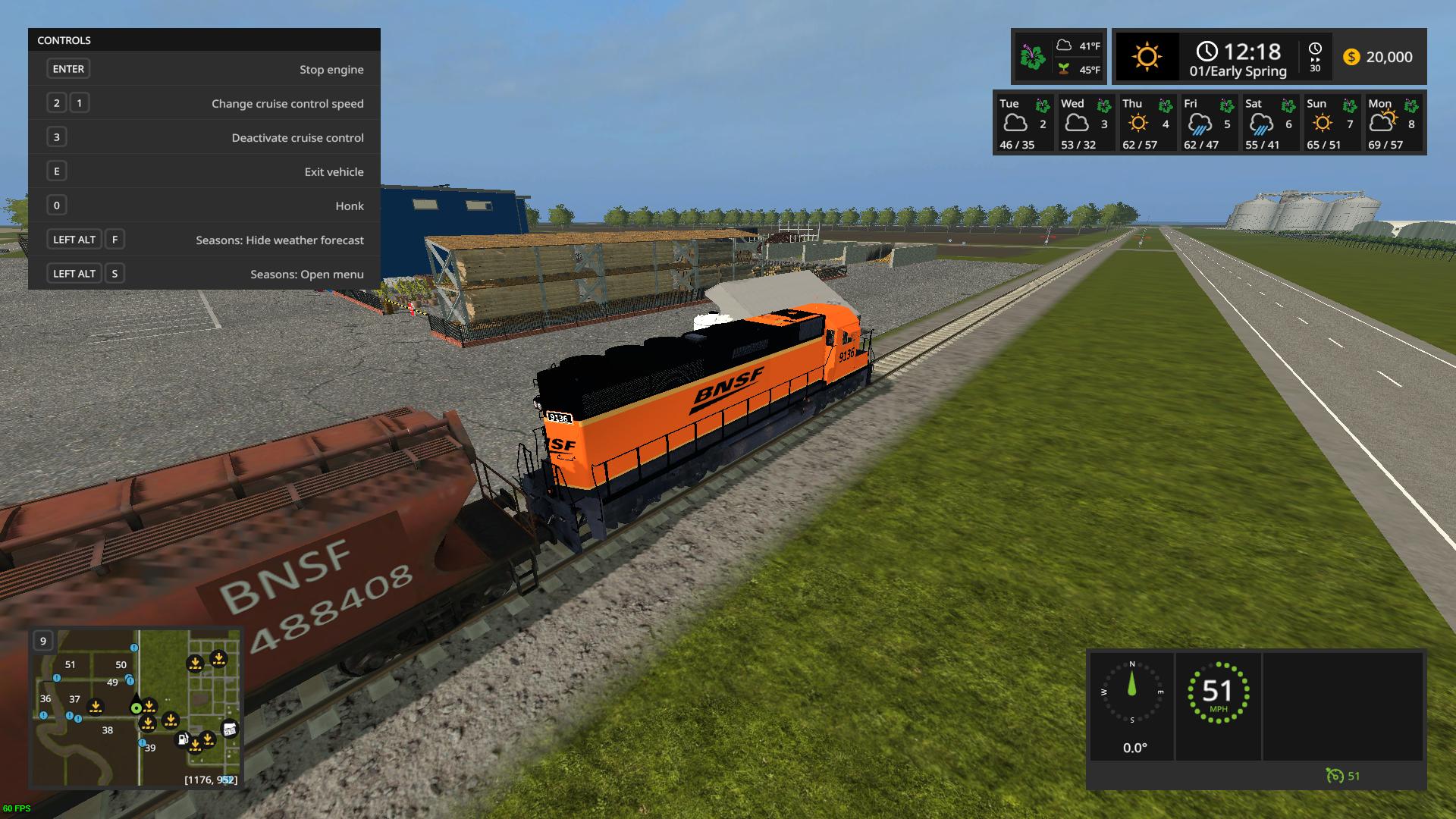Click the compass heading dial
The width and height of the screenshot is (1456, 819).
coord(1132,692)
